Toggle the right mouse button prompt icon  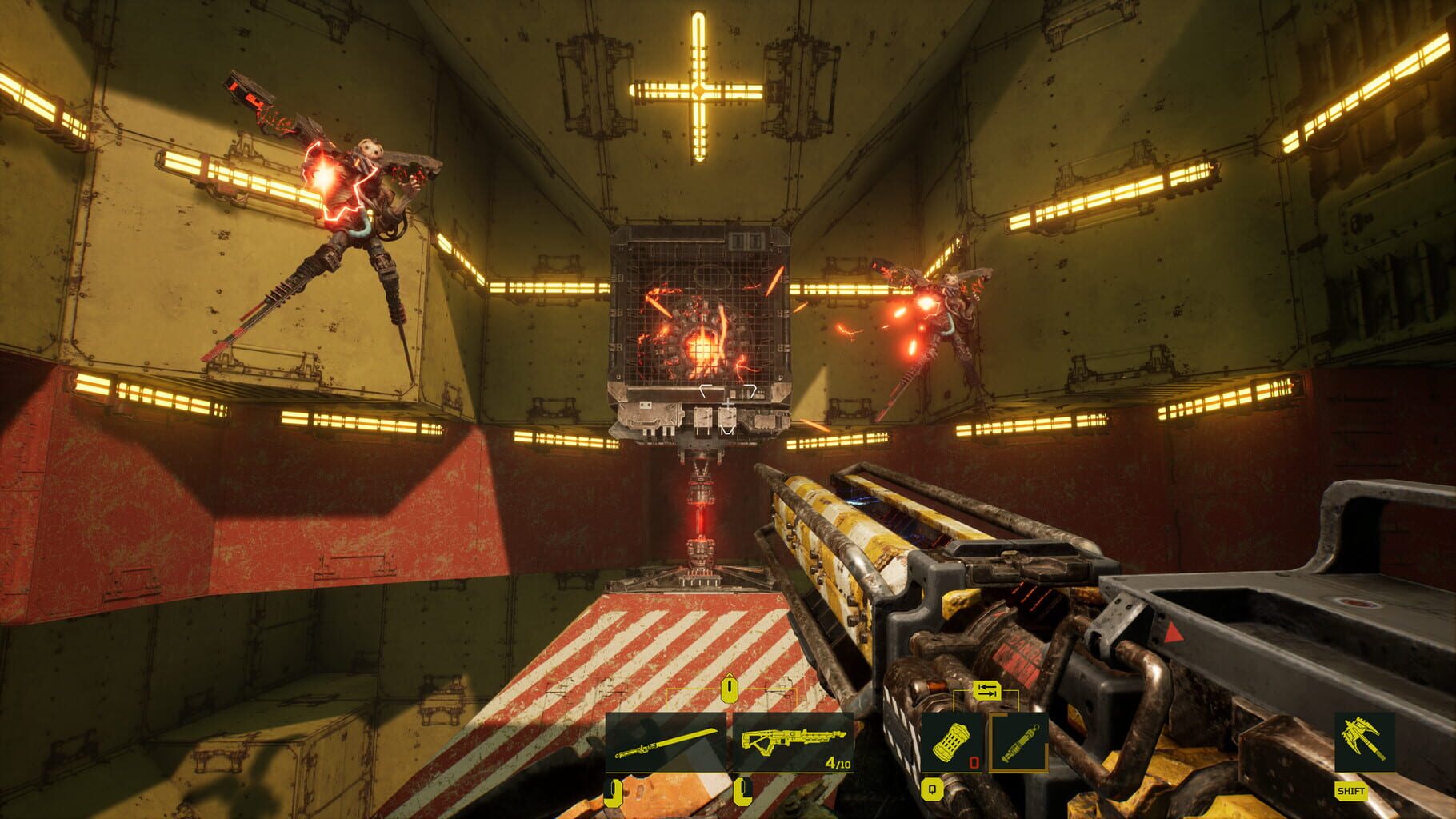(x=743, y=792)
